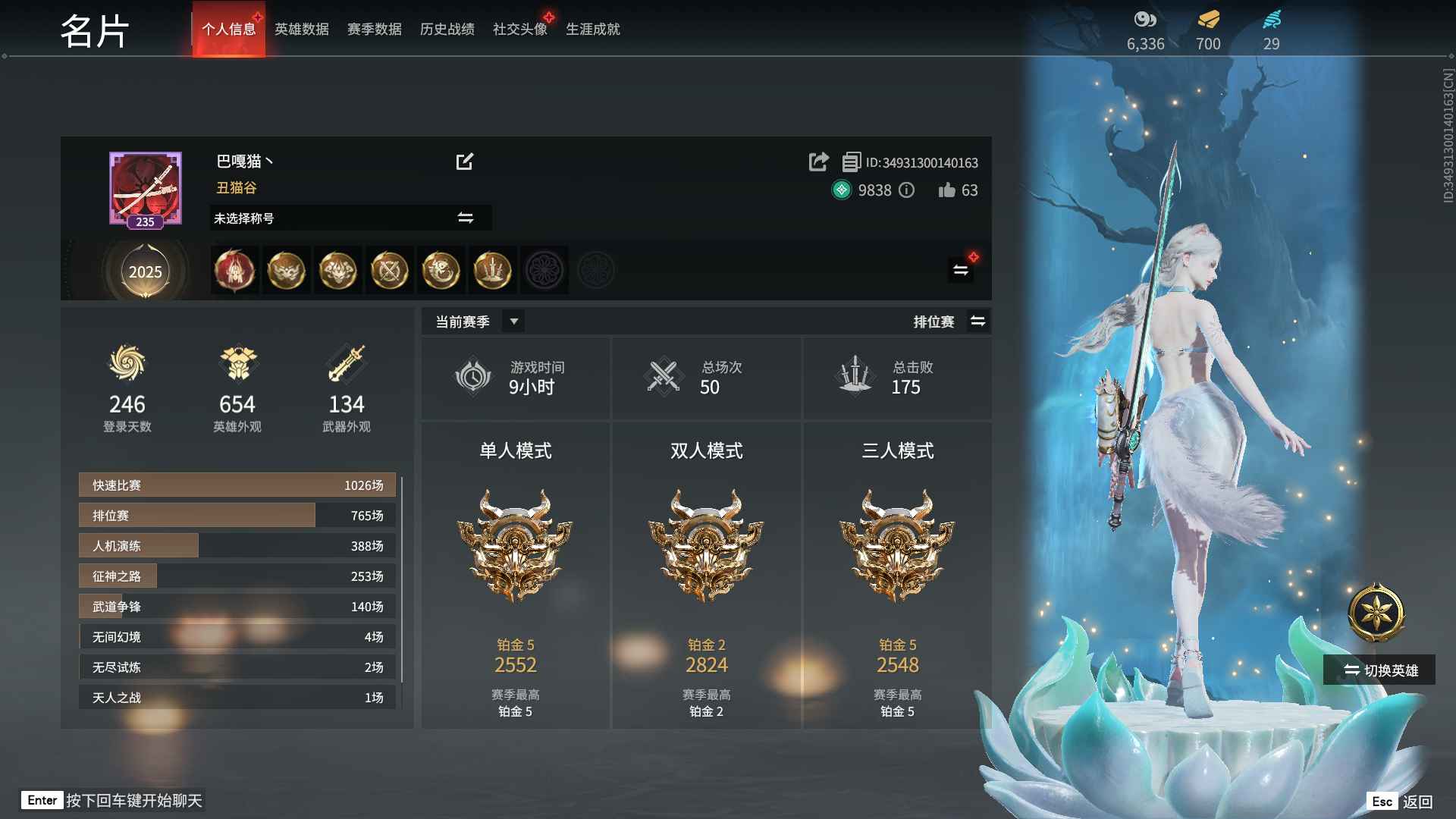Image resolution: width=1456 pixels, height=819 pixels.
Task: Click the 2025 year emblem
Action: click(x=145, y=271)
